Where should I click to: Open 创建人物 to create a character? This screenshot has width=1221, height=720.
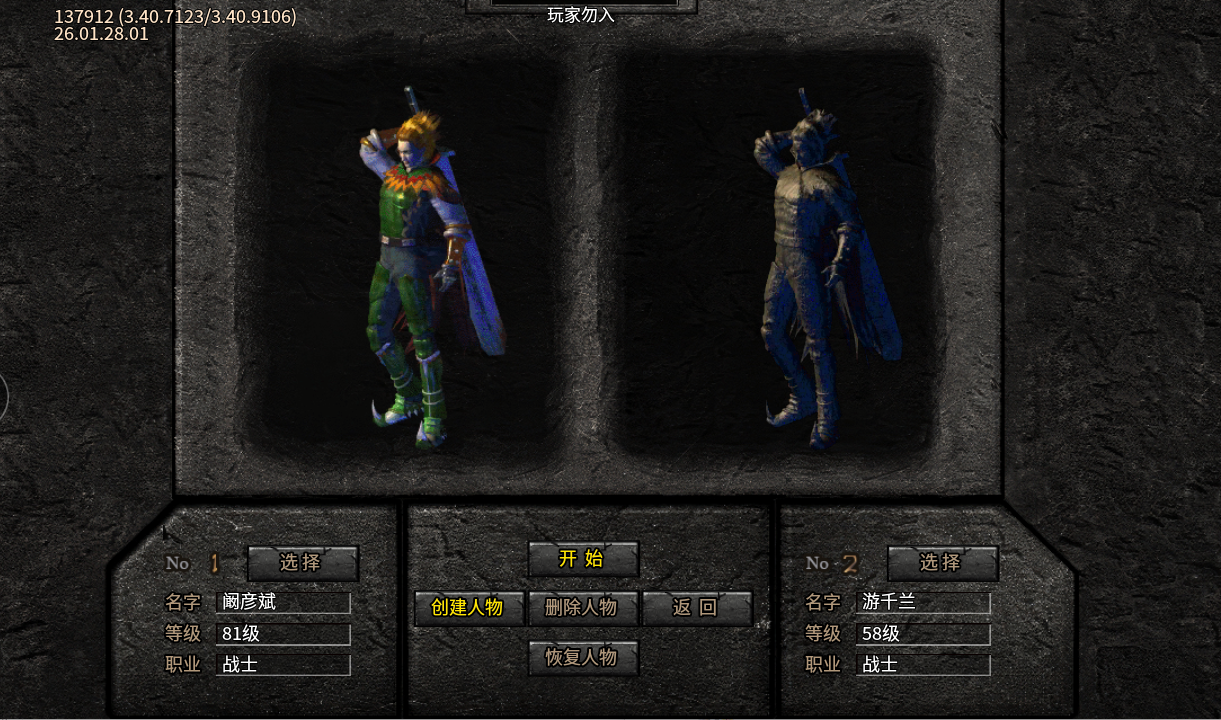(x=468, y=607)
